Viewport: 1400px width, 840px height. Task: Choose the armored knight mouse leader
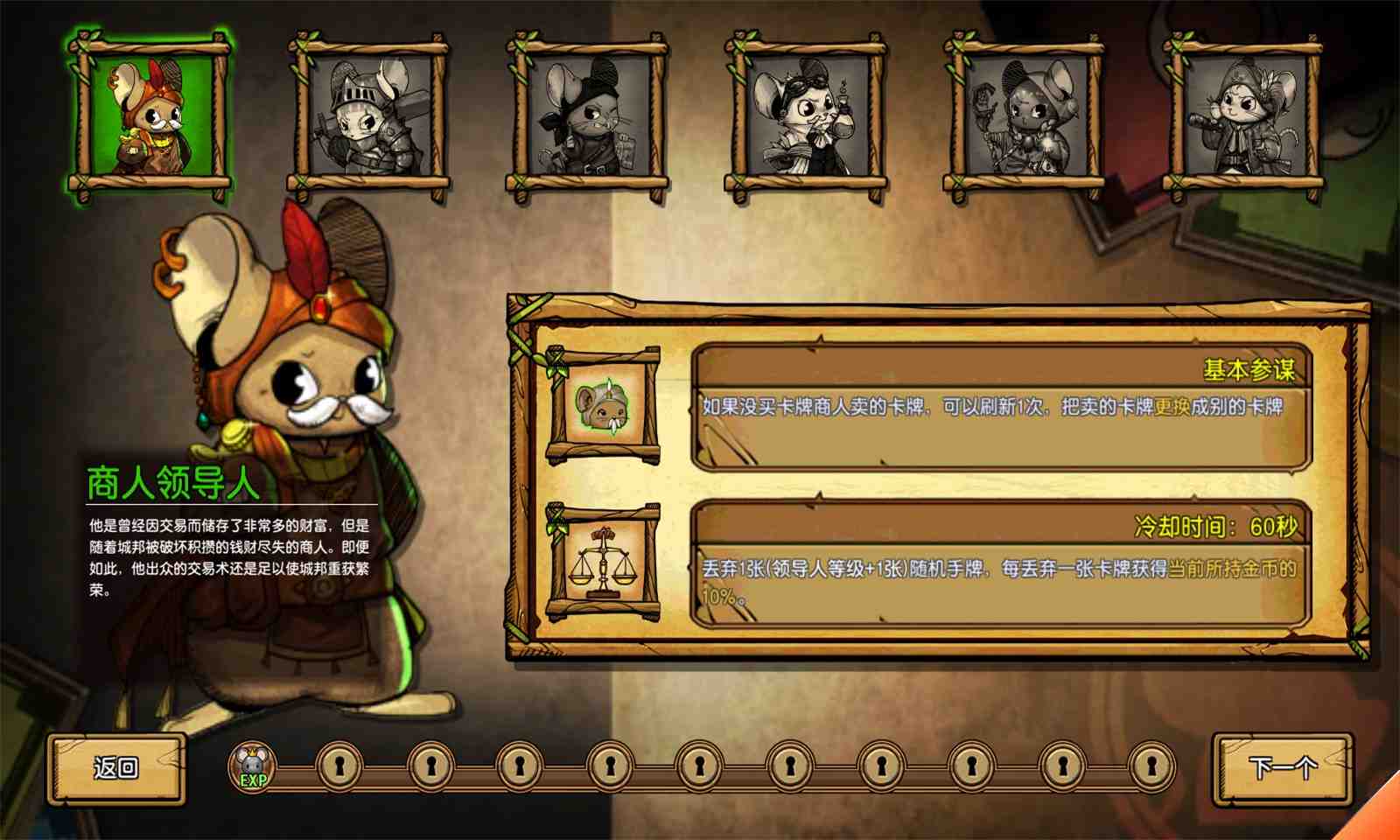(368, 116)
